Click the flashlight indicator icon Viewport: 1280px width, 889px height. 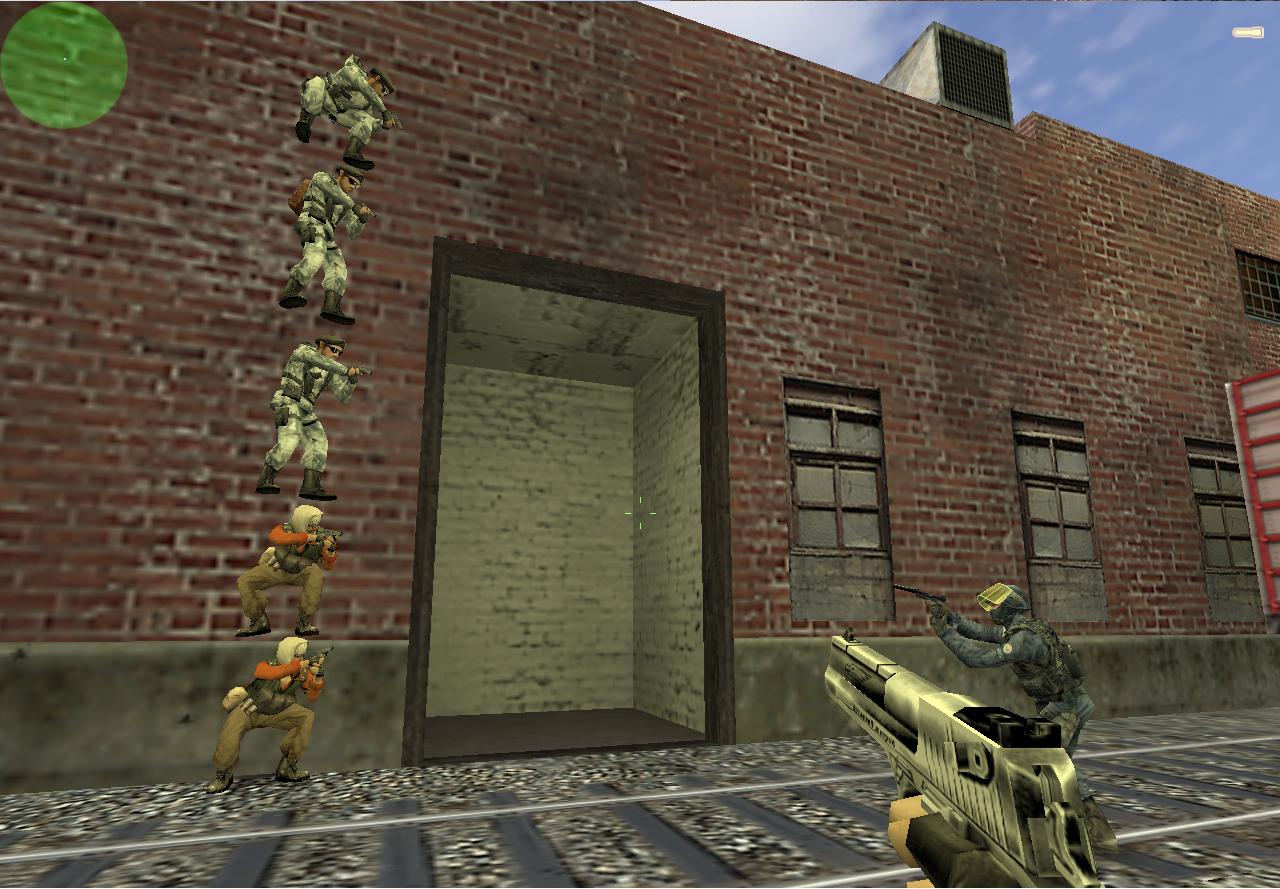(x=1247, y=34)
